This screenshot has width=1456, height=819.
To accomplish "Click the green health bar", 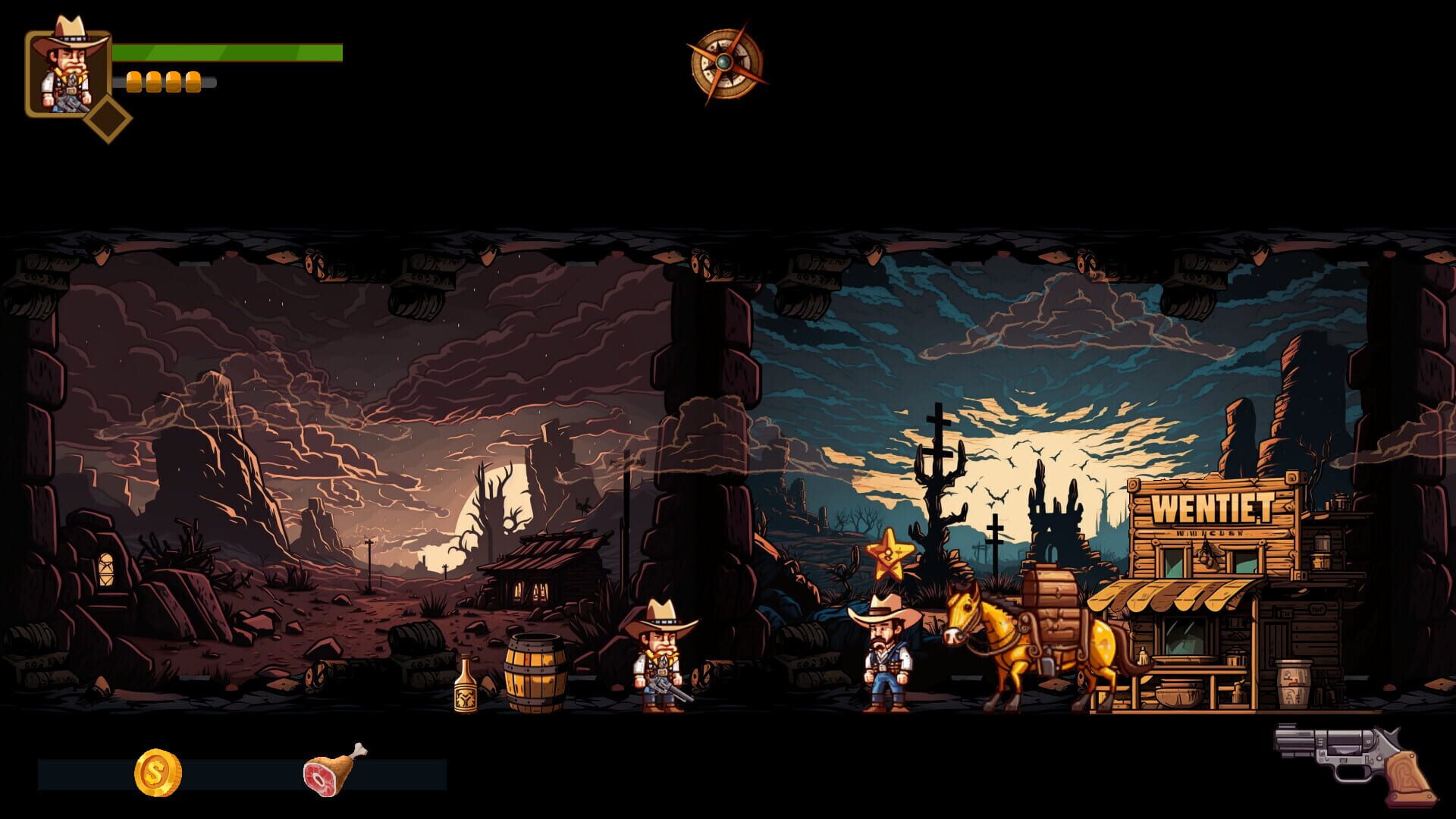I will (227, 53).
